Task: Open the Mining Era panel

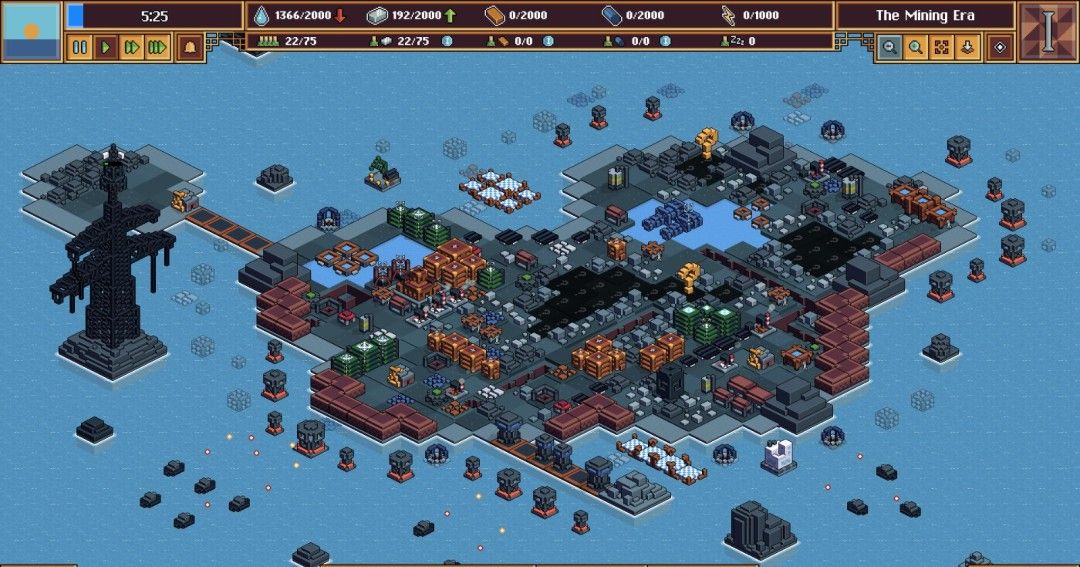Action: 925,15
